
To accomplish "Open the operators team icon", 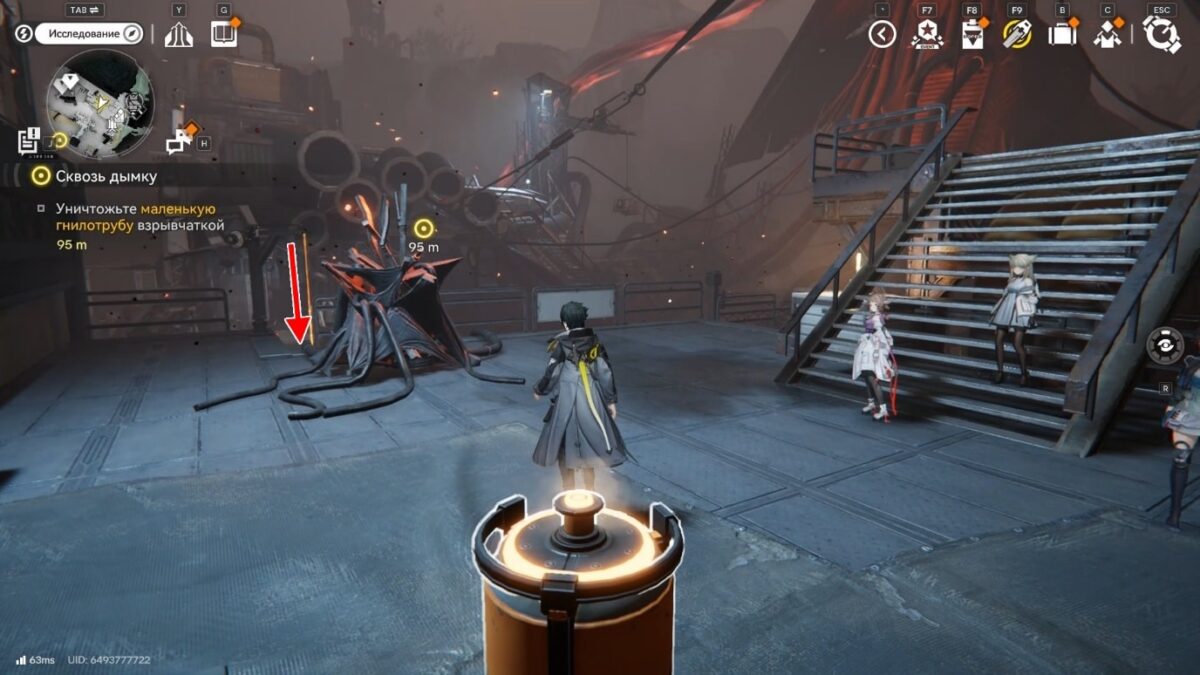I will click(x=1107, y=35).
